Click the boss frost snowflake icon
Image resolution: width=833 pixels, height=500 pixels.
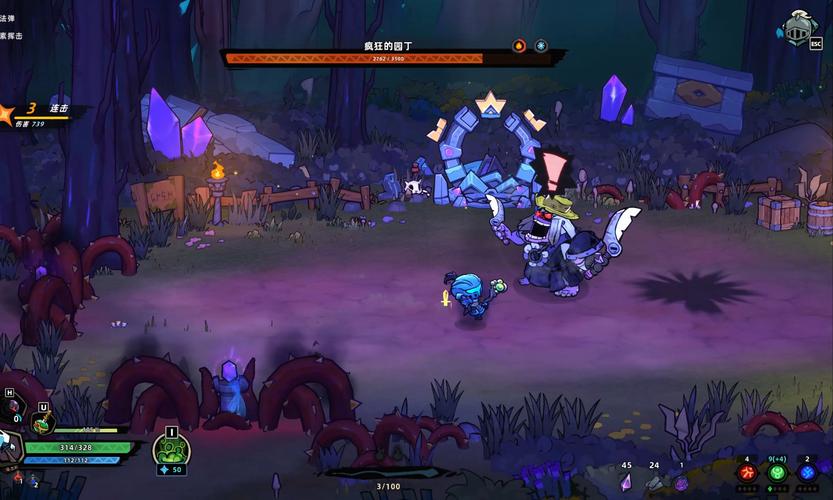click(541, 45)
